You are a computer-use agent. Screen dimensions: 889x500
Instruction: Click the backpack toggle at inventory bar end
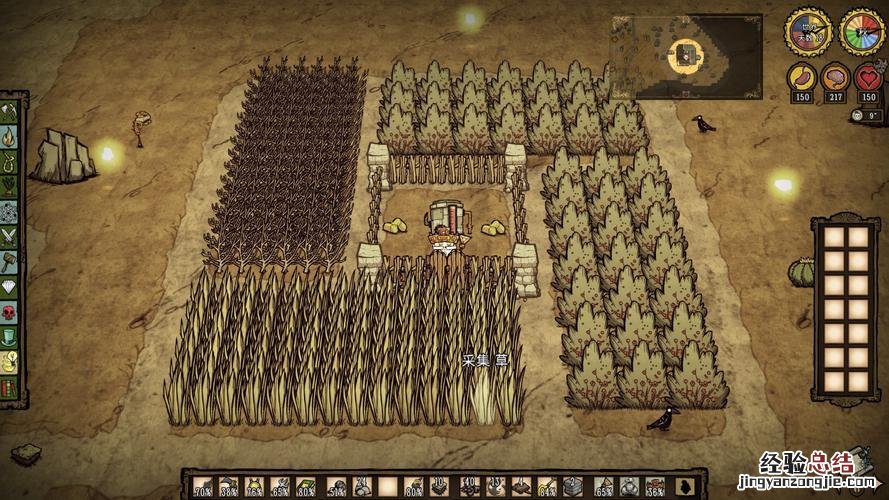(x=685, y=487)
